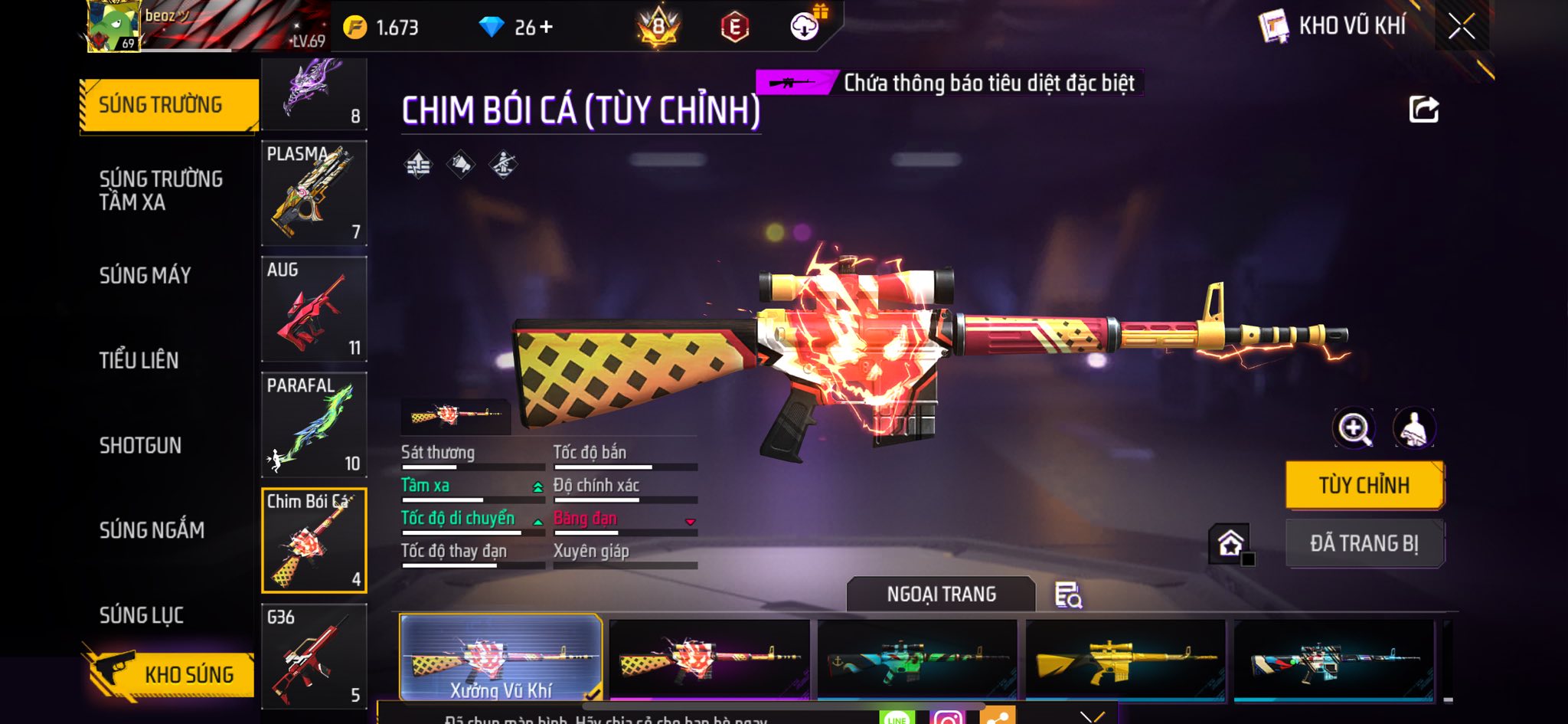Choose the AUG weapon tile
The height and width of the screenshot is (724, 1568).
pos(314,309)
